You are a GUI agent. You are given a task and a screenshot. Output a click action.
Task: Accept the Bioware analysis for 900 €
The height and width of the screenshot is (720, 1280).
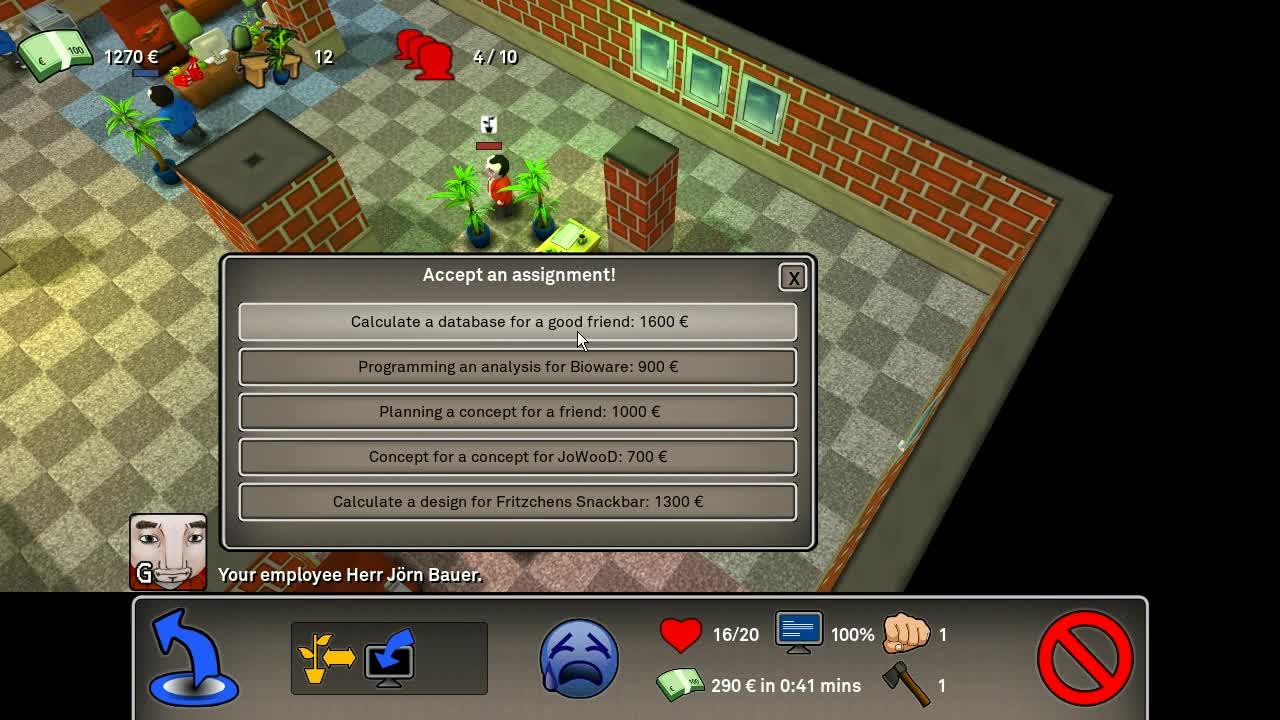tap(518, 367)
